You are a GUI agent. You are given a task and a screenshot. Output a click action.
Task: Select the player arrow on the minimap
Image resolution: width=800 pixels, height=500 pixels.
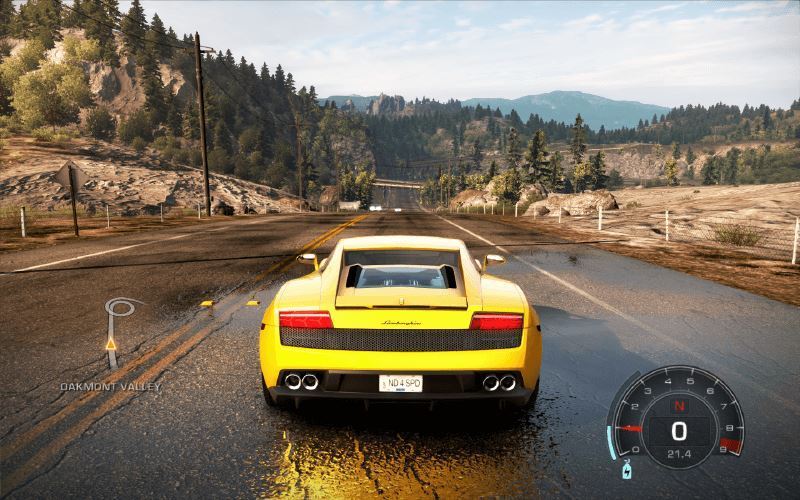111,344
